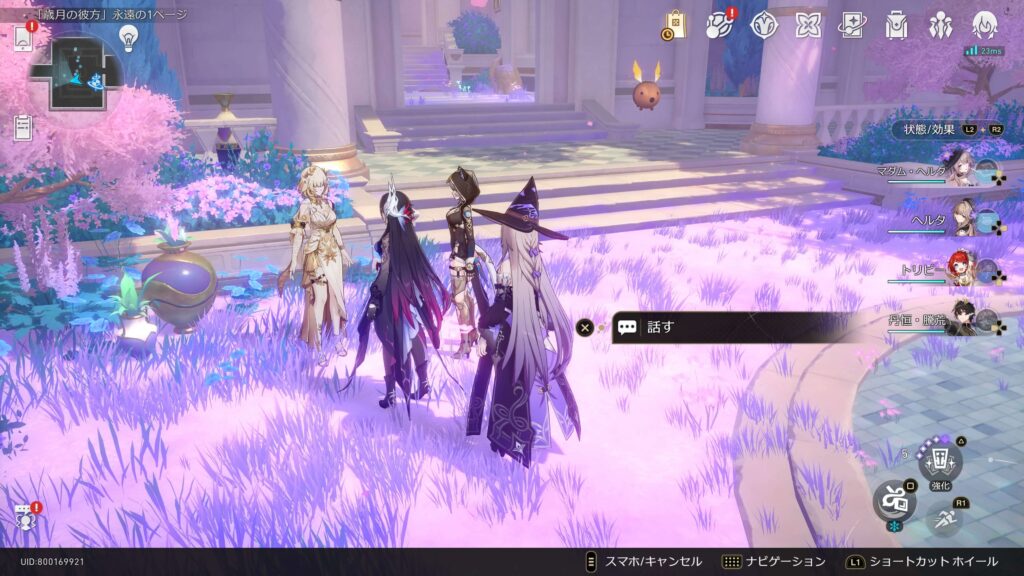Open the phone icon with alert badge
The image size is (1024, 576).
pyautogui.click(x=23, y=38)
